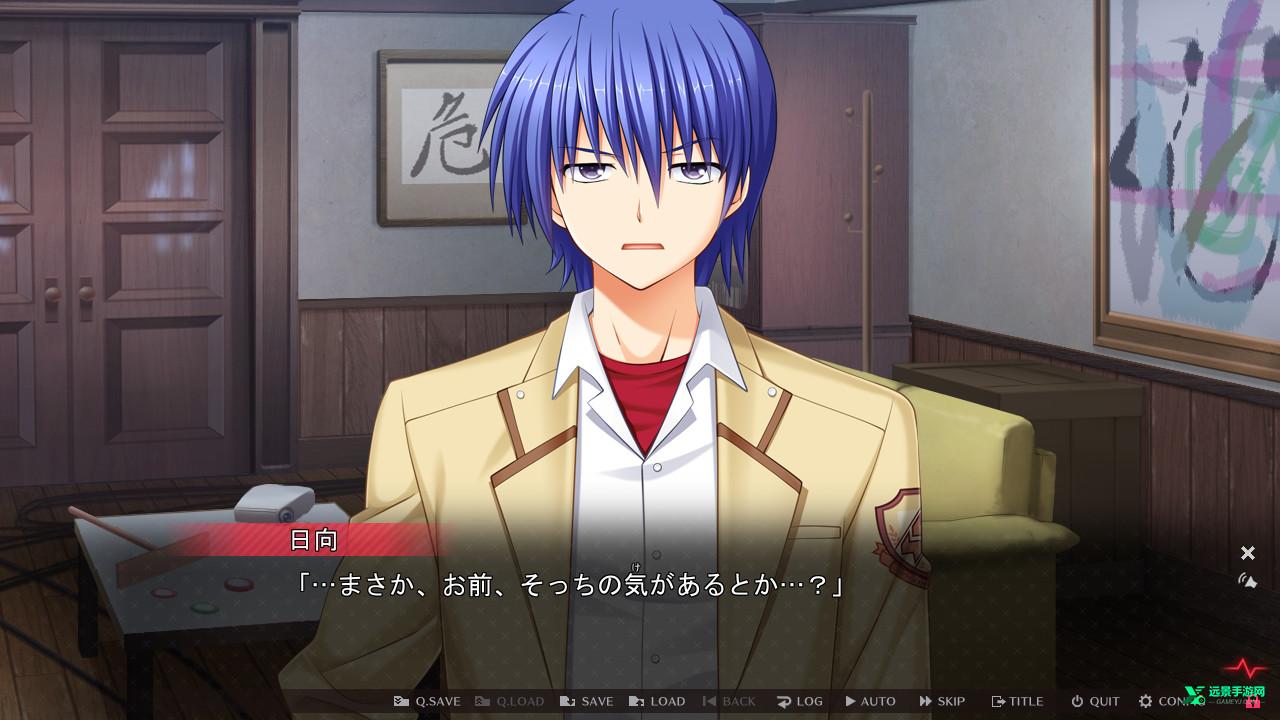Replay the voice line with the speaker icon
The width and height of the screenshot is (1280, 720).
[1247, 580]
